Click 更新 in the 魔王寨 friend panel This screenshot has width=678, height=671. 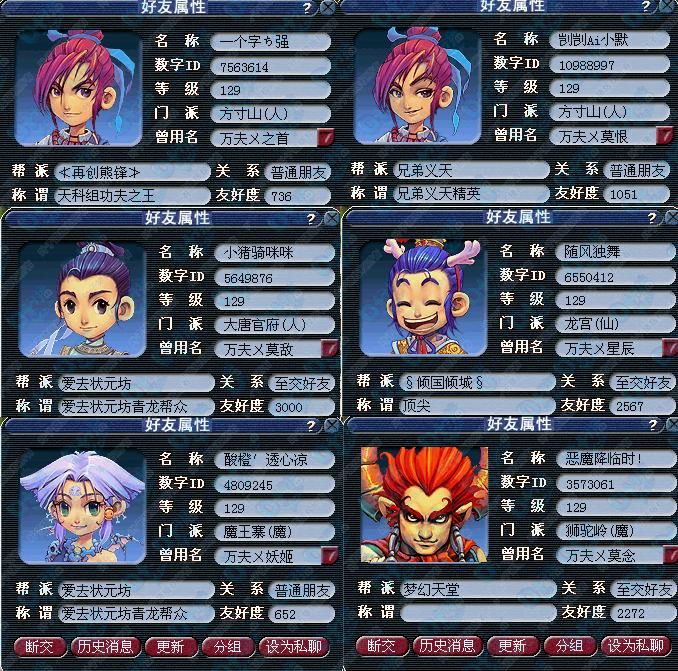pyautogui.click(x=171, y=646)
